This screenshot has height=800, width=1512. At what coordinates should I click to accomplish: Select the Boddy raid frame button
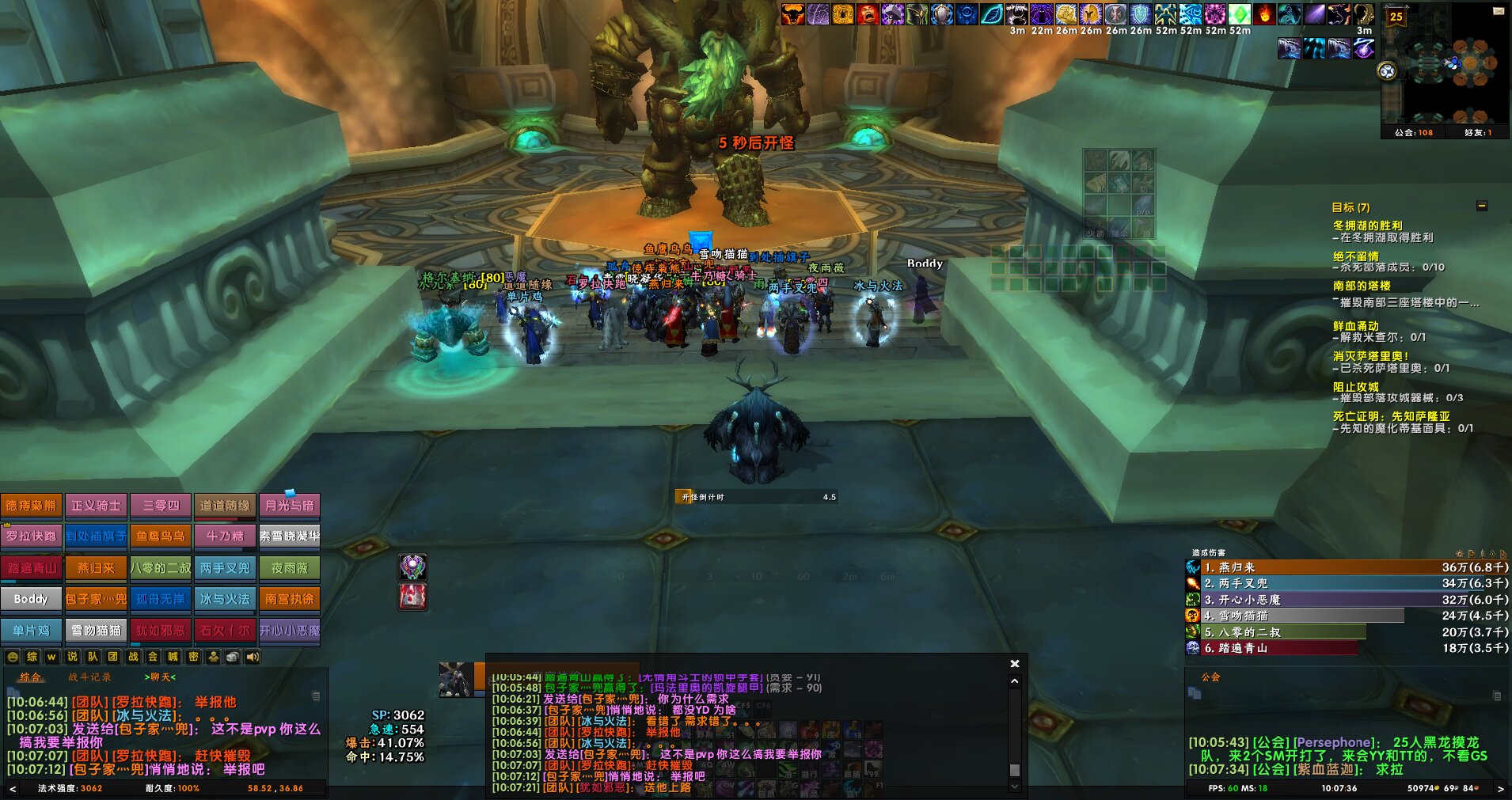[31, 599]
